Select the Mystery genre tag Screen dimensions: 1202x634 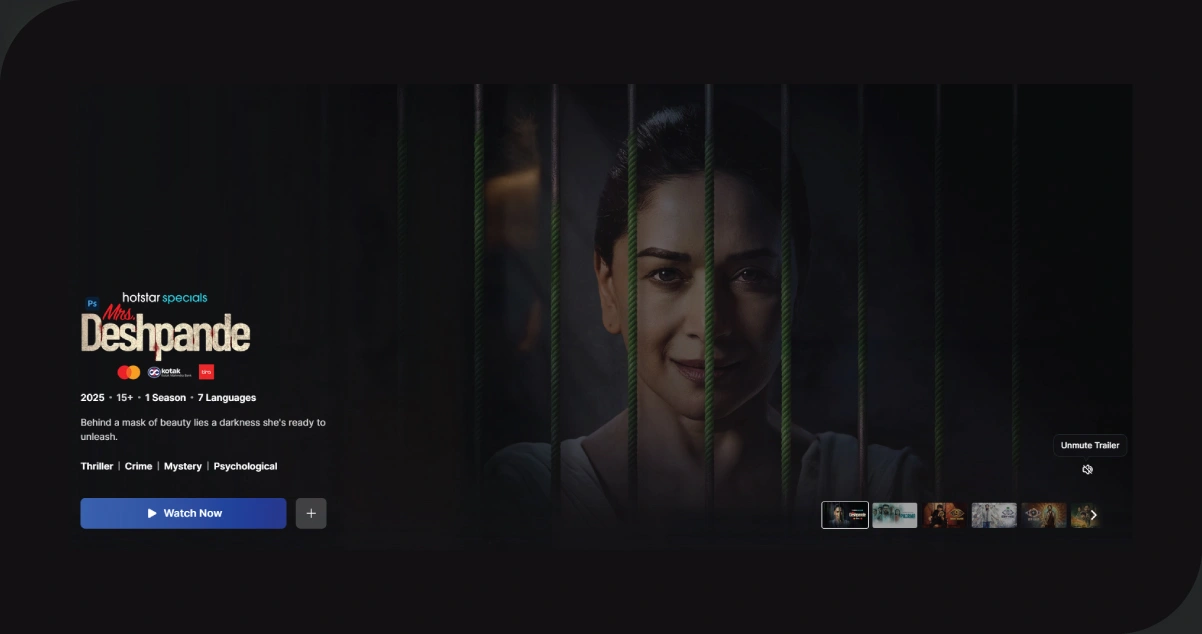[x=183, y=466]
